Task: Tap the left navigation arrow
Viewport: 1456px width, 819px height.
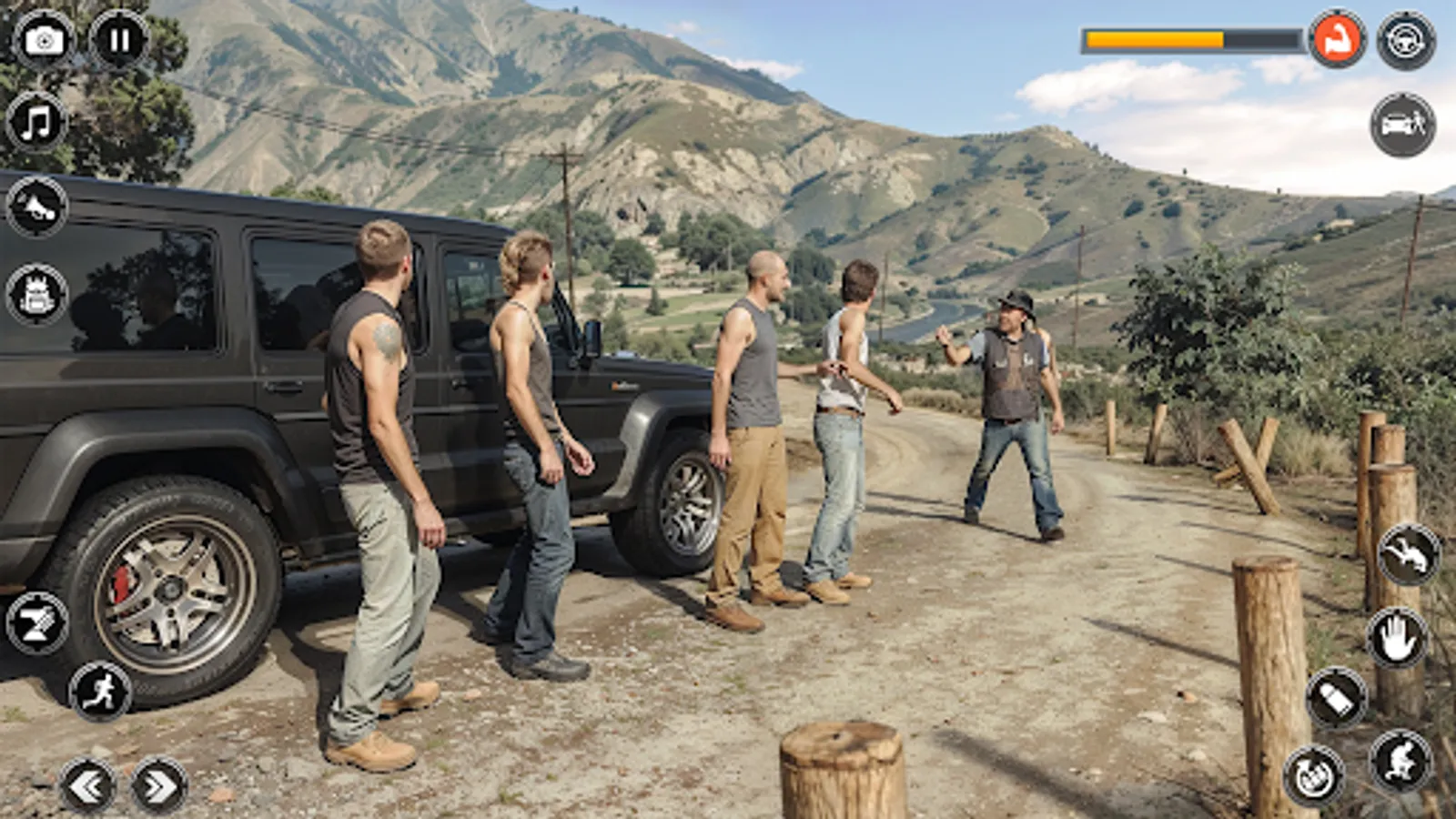Action: click(86, 784)
